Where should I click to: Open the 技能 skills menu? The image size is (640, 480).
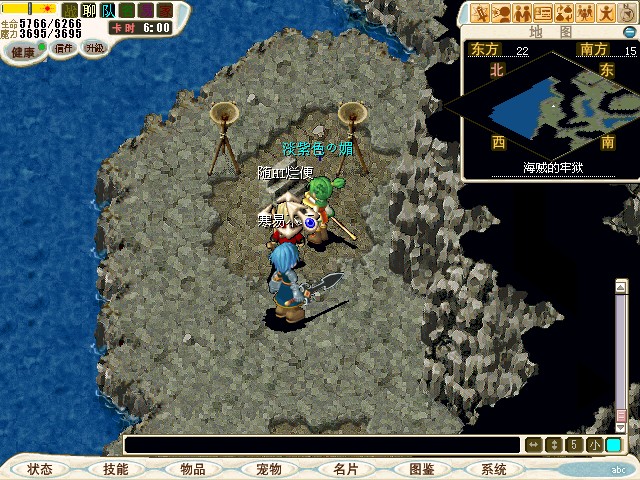116,469
